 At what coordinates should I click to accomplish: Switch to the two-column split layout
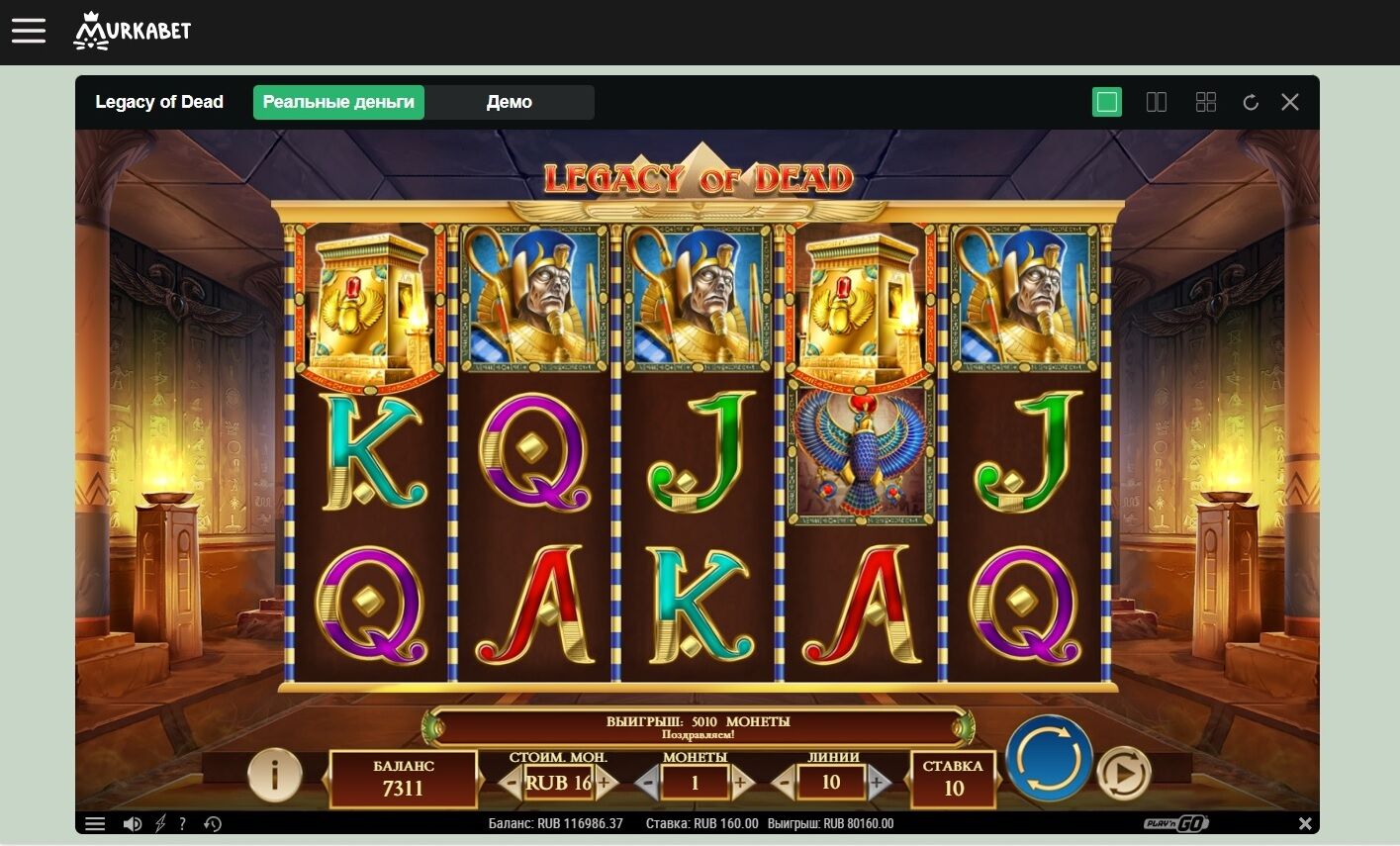pos(1156,102)
